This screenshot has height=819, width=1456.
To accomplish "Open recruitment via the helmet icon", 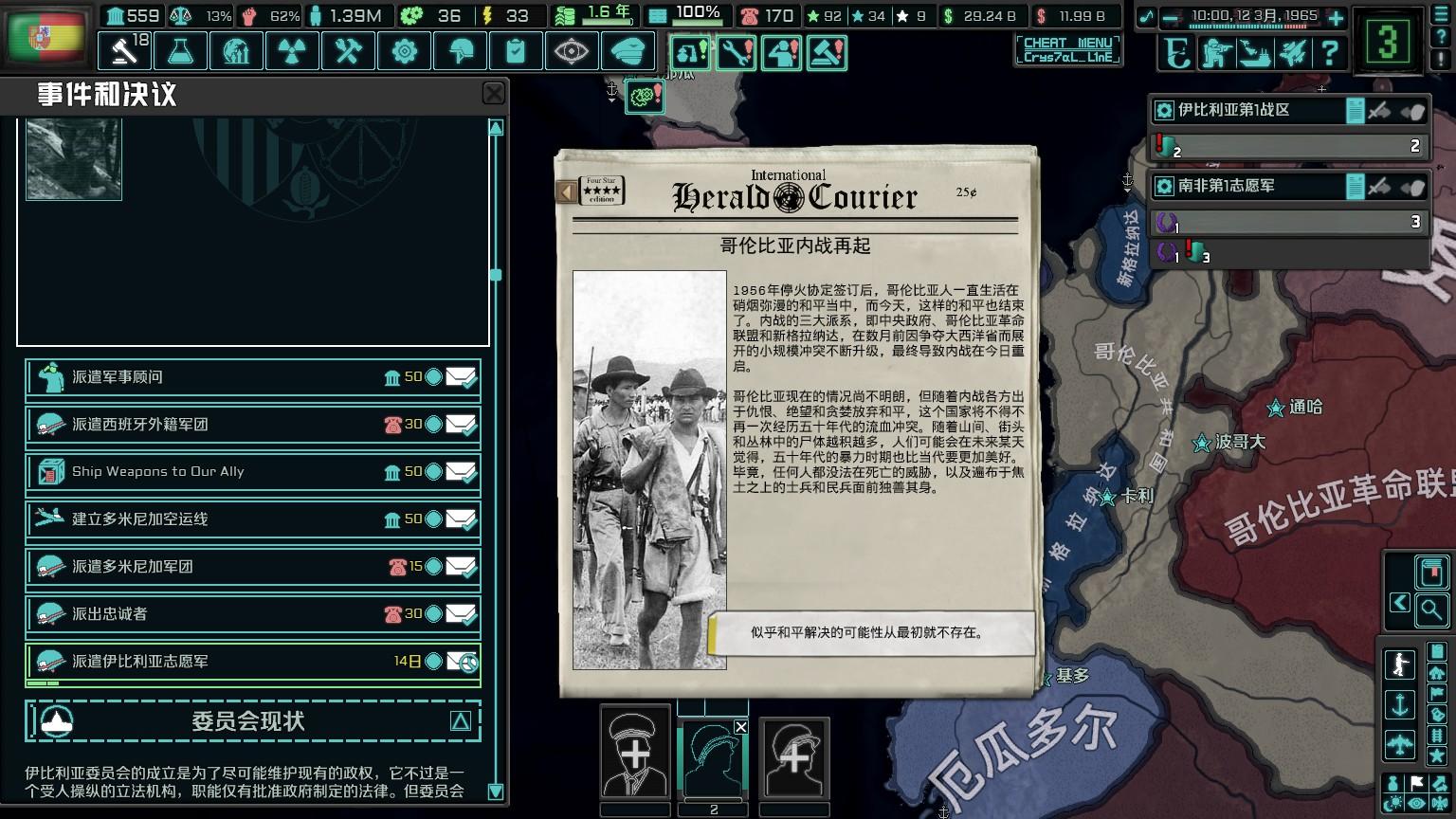I will tap(460, 51).
